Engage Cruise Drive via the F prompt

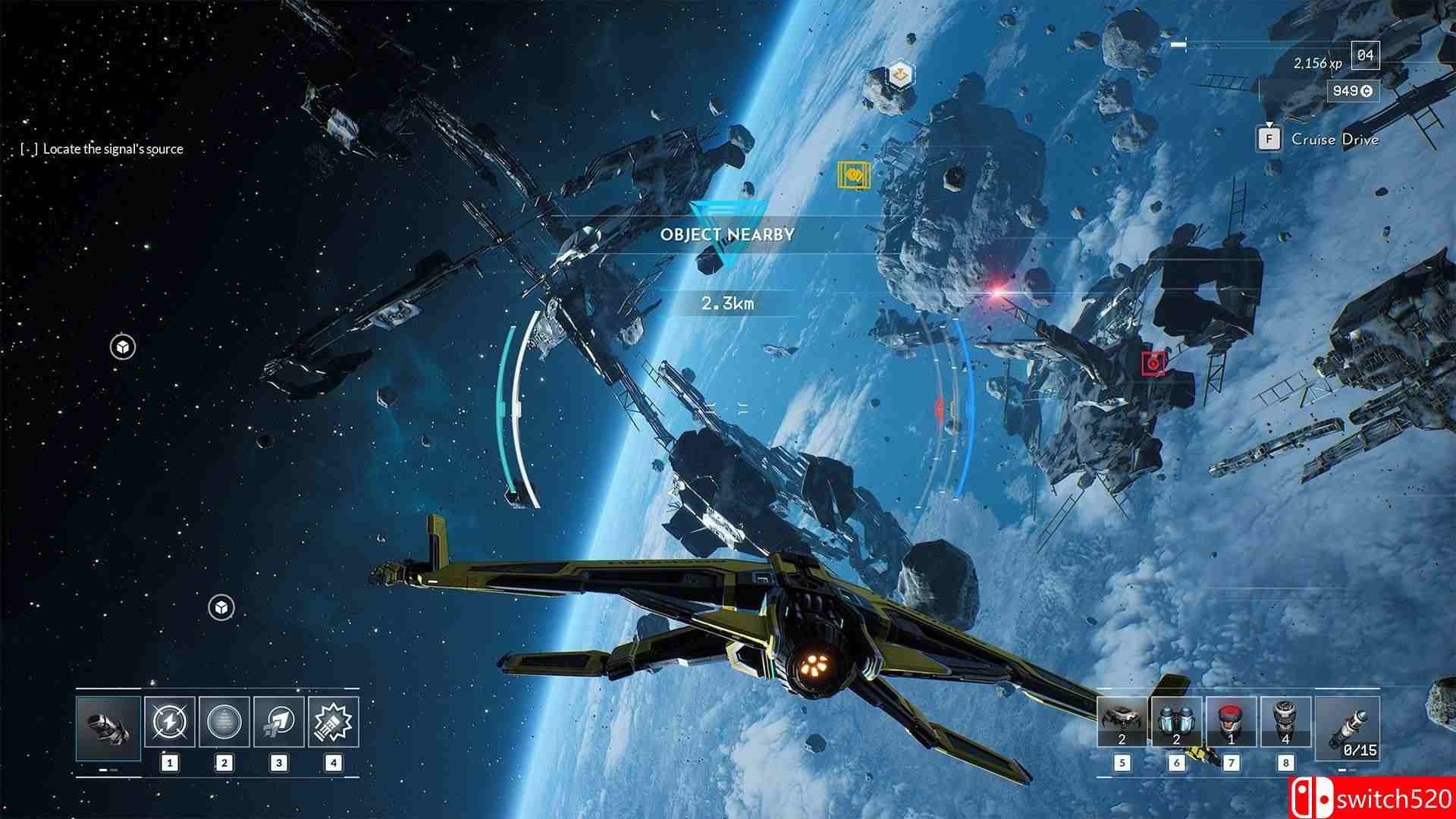click(1268, 139)
